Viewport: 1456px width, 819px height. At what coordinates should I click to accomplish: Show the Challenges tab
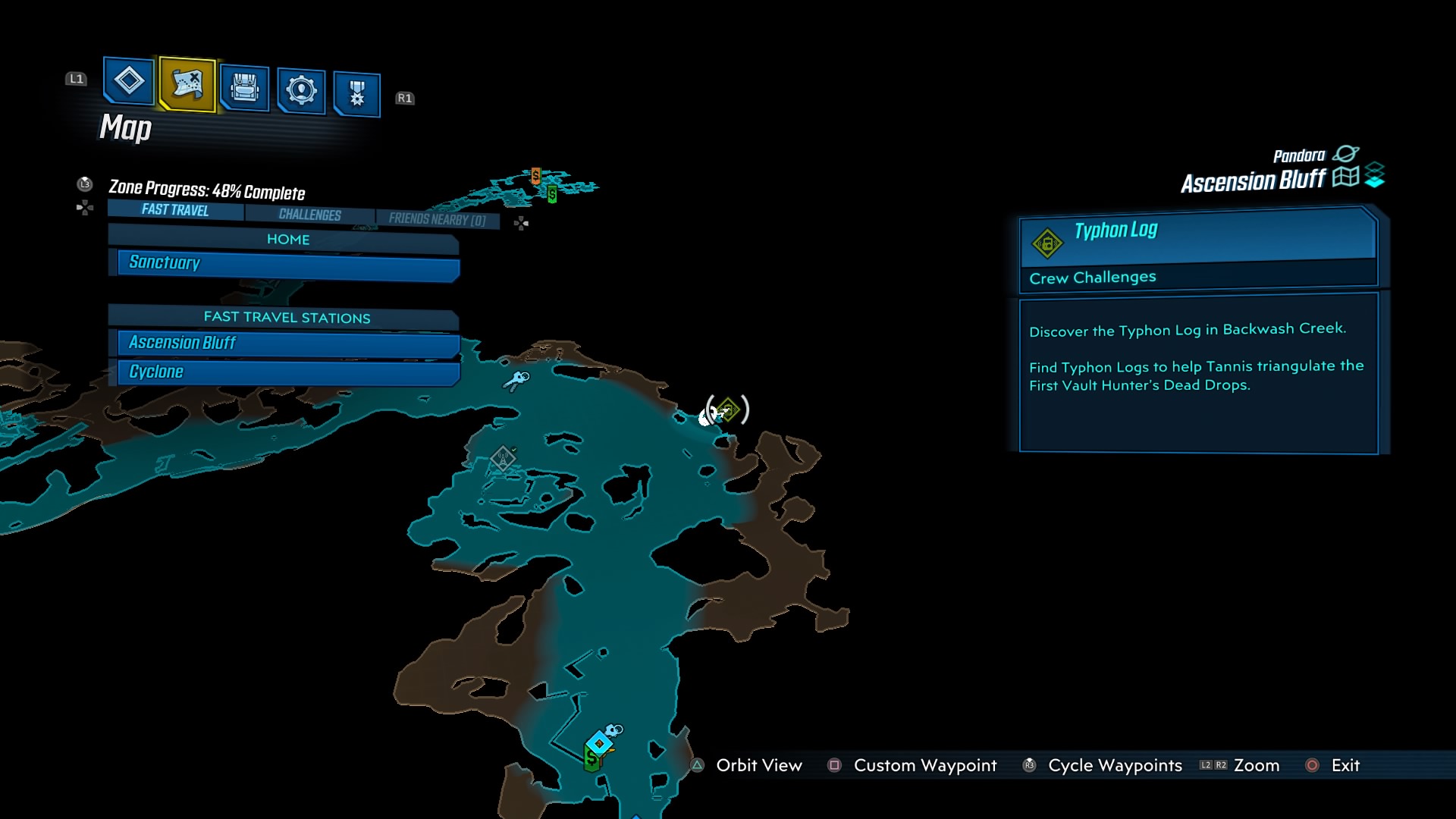coord(309,215)
